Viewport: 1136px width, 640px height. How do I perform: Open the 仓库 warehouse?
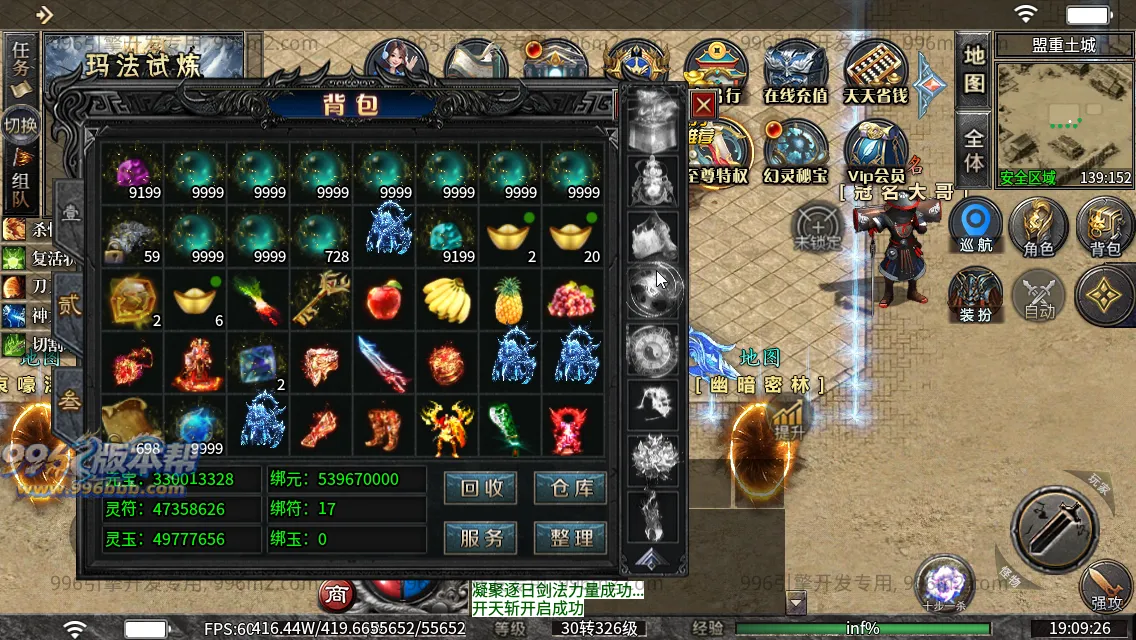(x=570, y=488)
